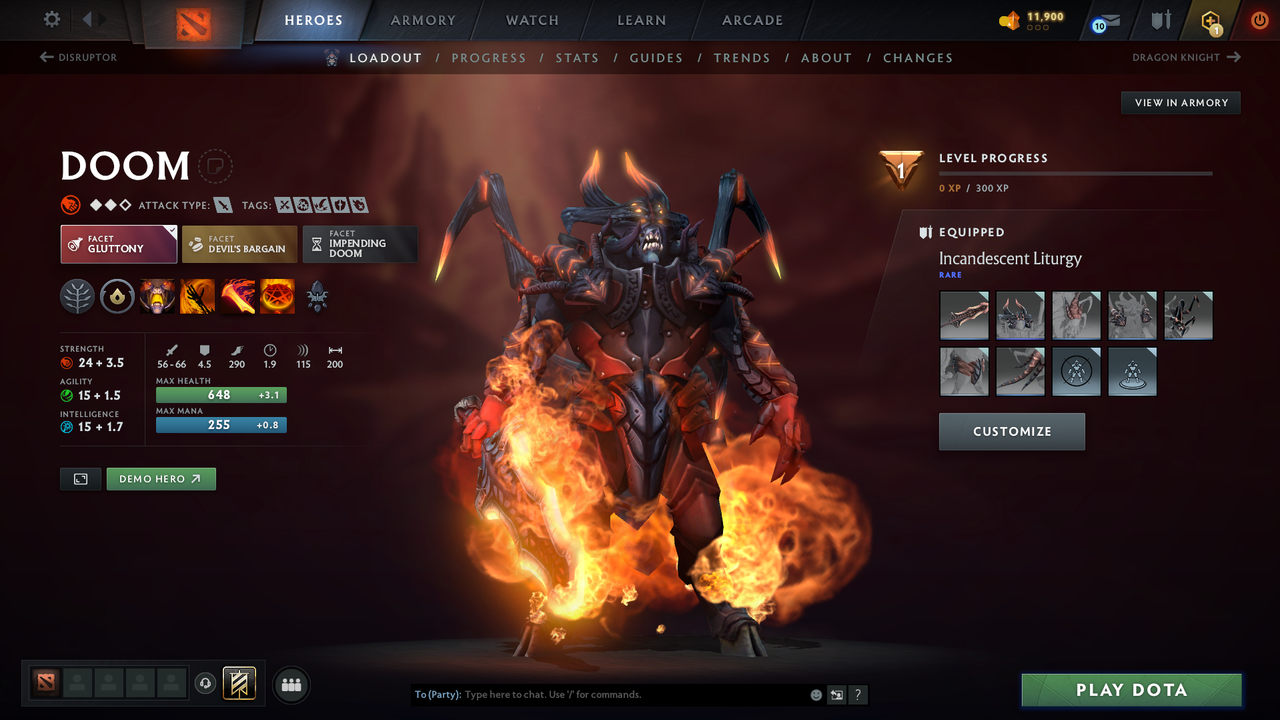Switch to the STATS tab
Viewport: 1280px width, 720px height.
[x=577, y=57]
